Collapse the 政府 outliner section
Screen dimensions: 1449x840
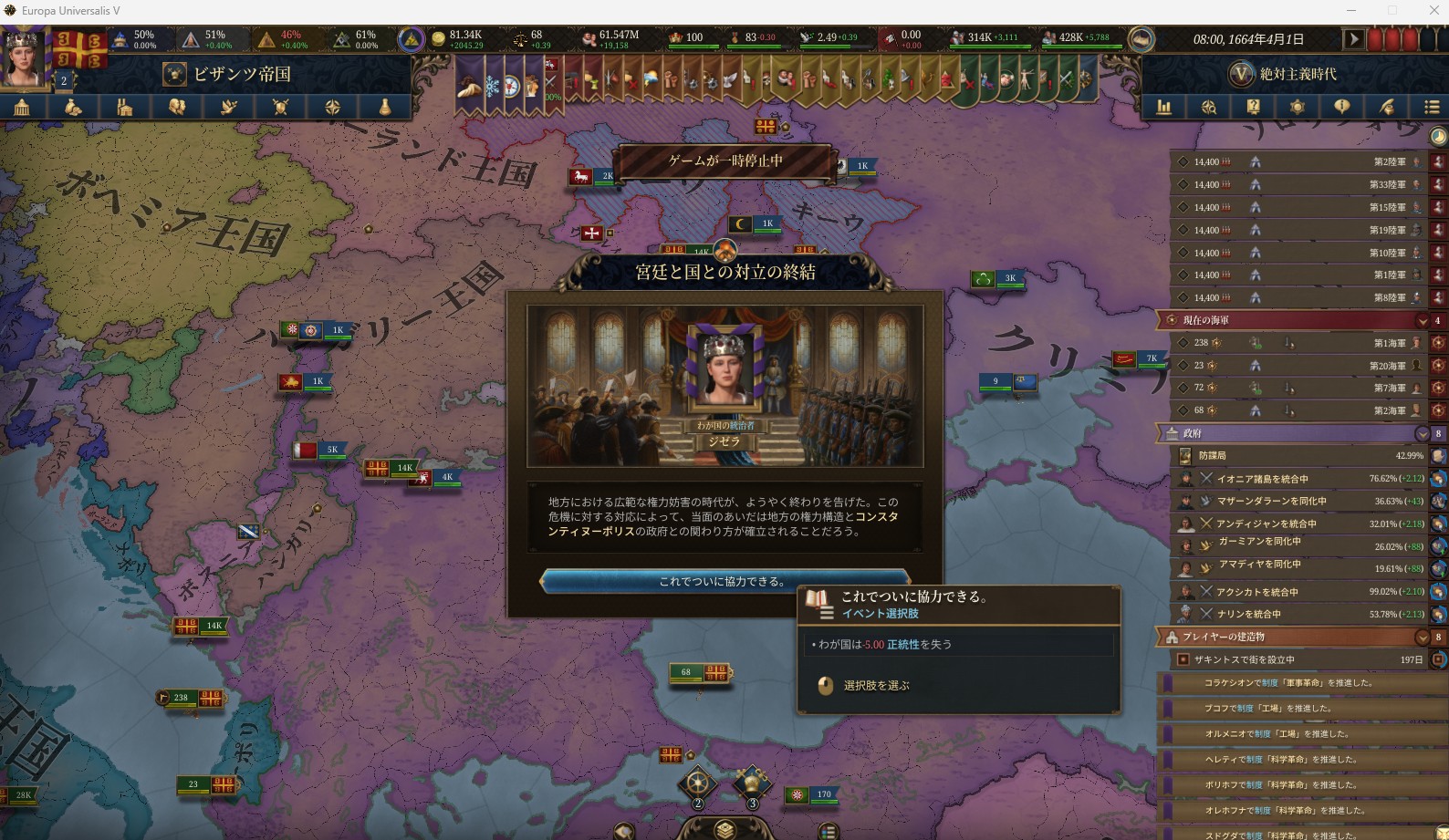[1422, 433]
